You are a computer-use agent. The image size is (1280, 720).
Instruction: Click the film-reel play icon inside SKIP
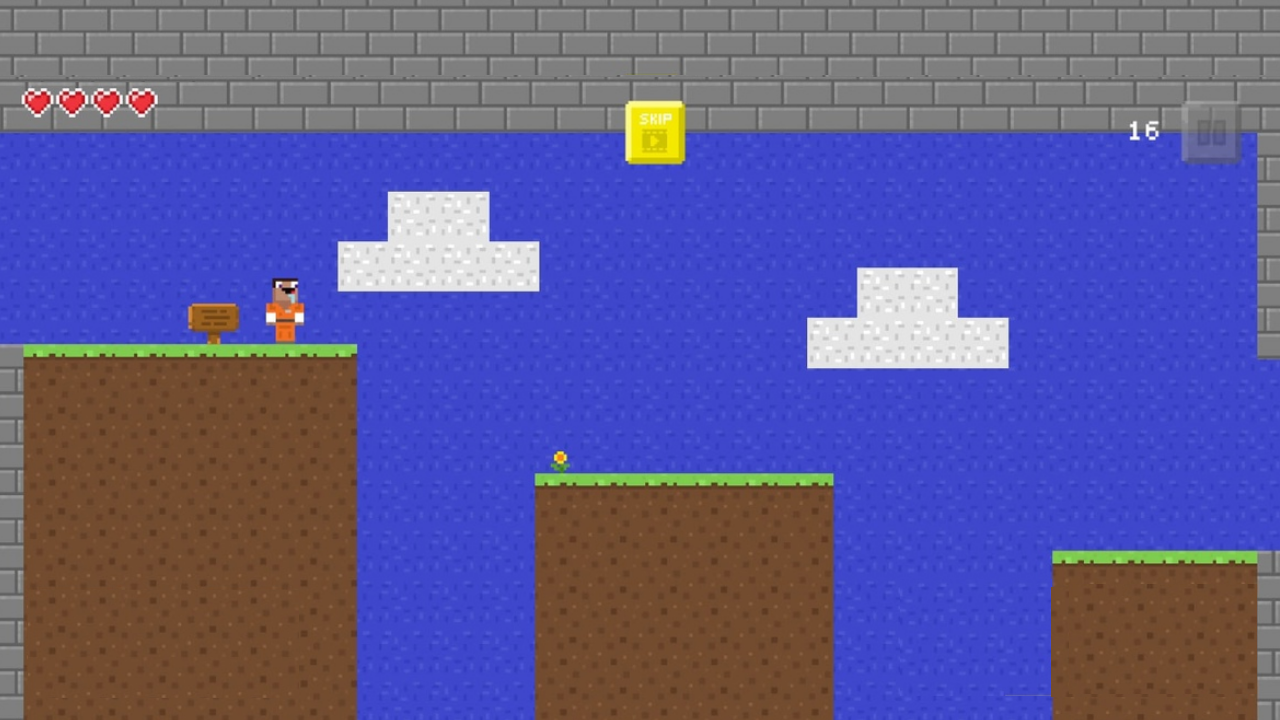pyautogui.click(x=655, y=138)
